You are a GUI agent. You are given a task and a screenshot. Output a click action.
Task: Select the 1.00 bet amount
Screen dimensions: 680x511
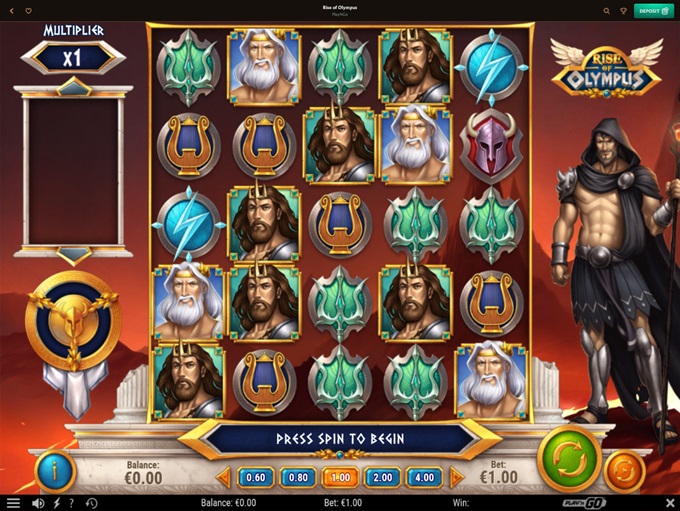pyautogui.click(x=340, y=477)
